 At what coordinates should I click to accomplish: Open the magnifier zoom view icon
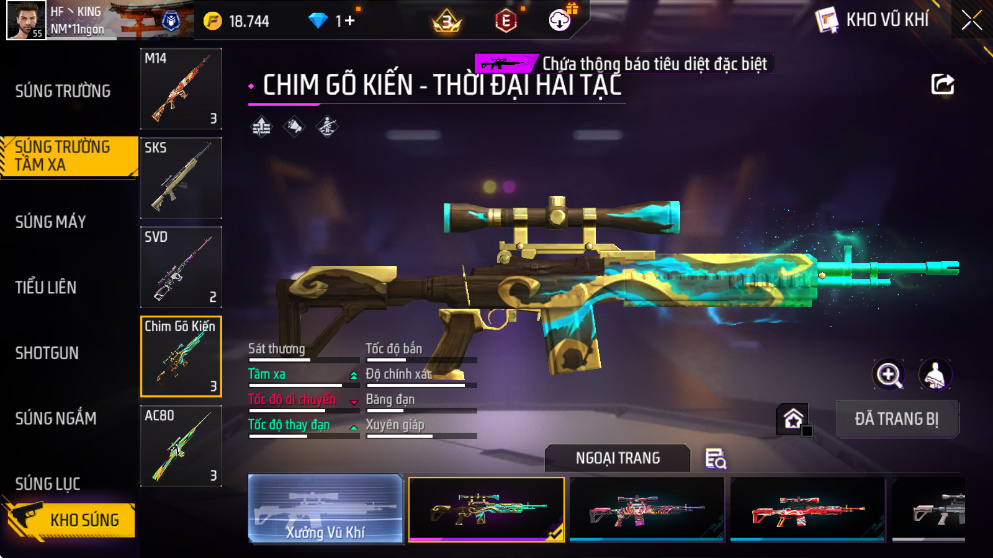889,375
